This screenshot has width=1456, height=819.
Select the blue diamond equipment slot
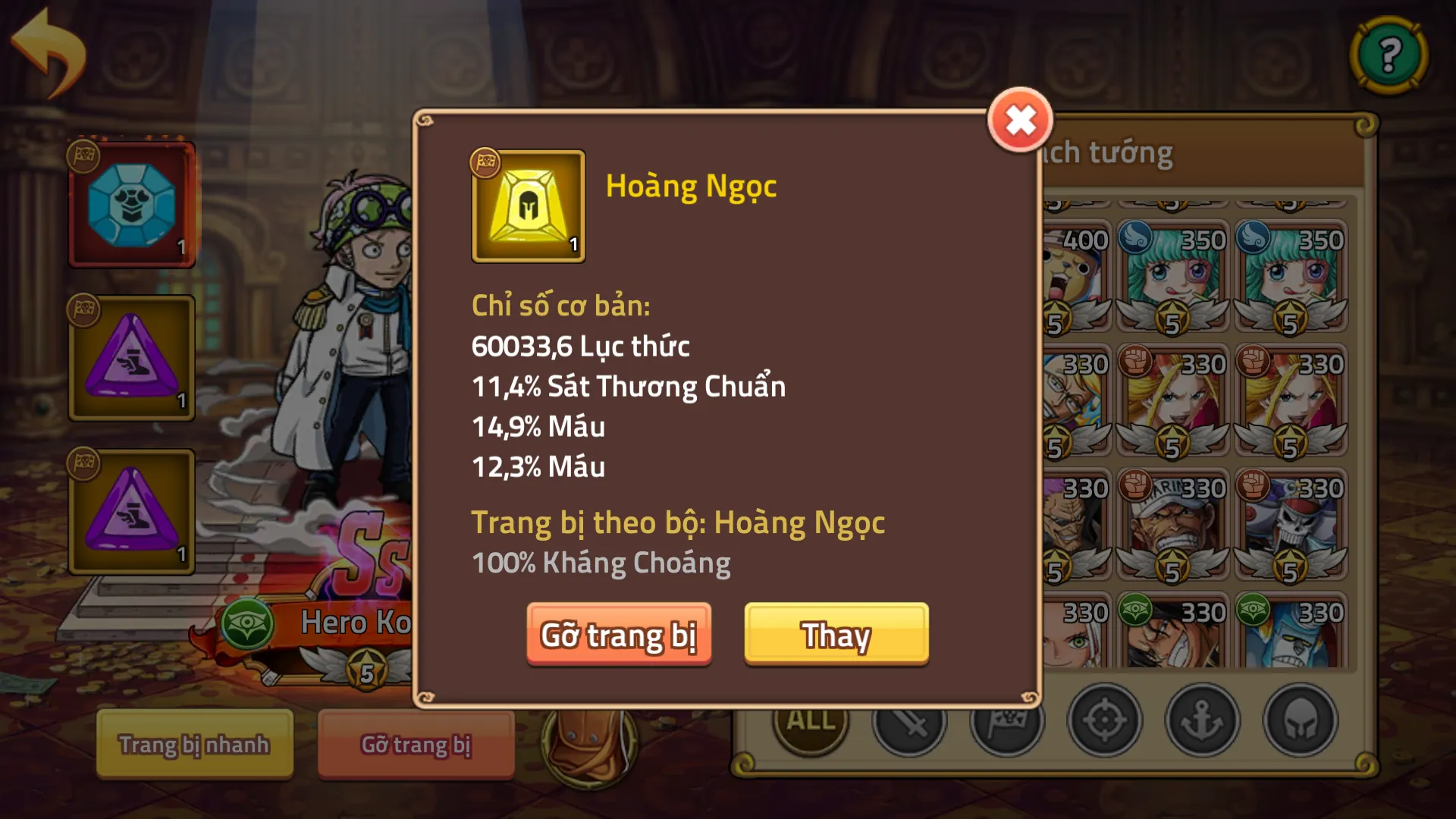tap(131, 206)
